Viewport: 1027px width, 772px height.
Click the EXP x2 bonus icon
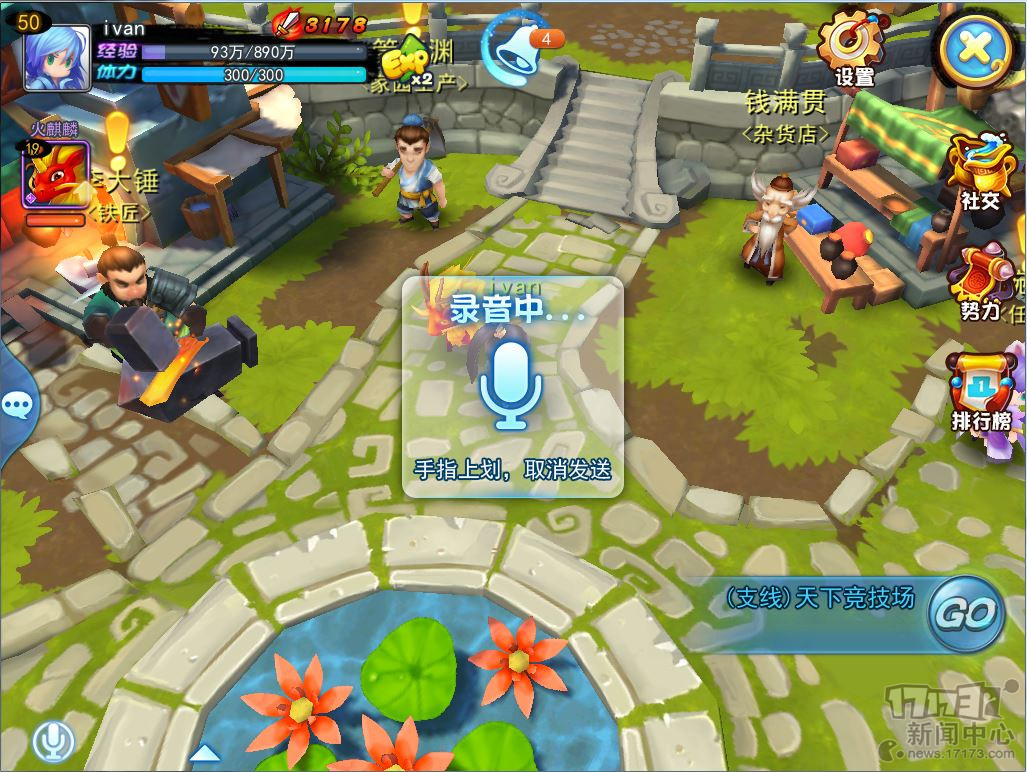coord(407,62)
